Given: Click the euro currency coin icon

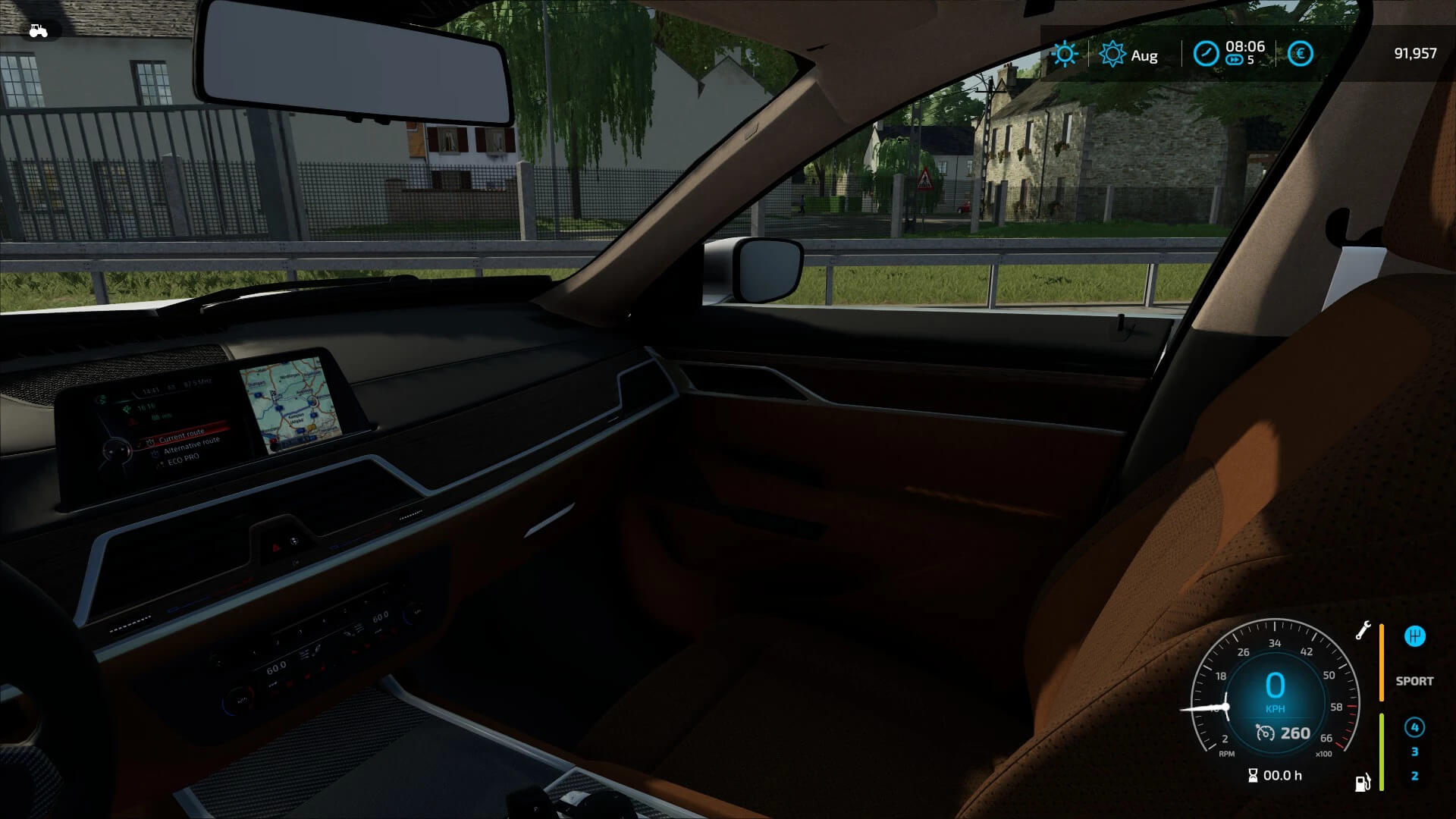Looking at the screenshot, I should tap(1300, 54).
